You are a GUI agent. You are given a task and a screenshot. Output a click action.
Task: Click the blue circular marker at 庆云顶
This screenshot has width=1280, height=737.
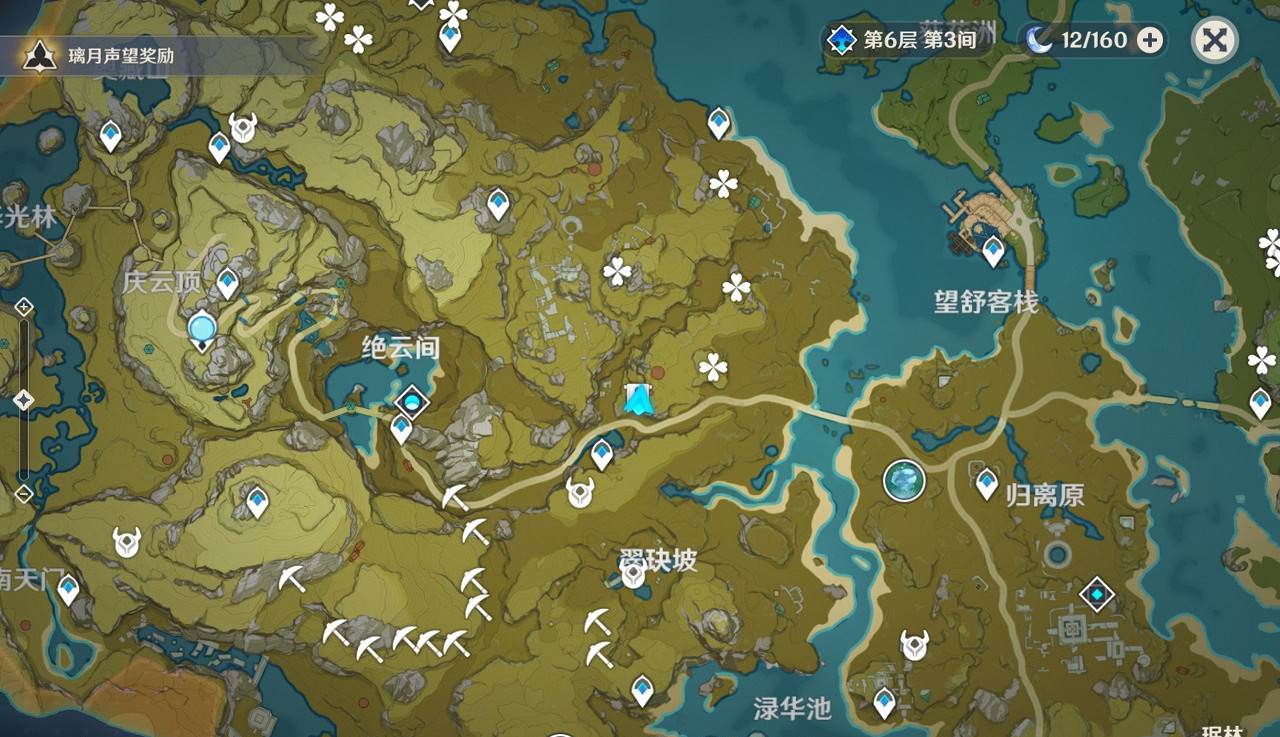(x=201, y=329)
